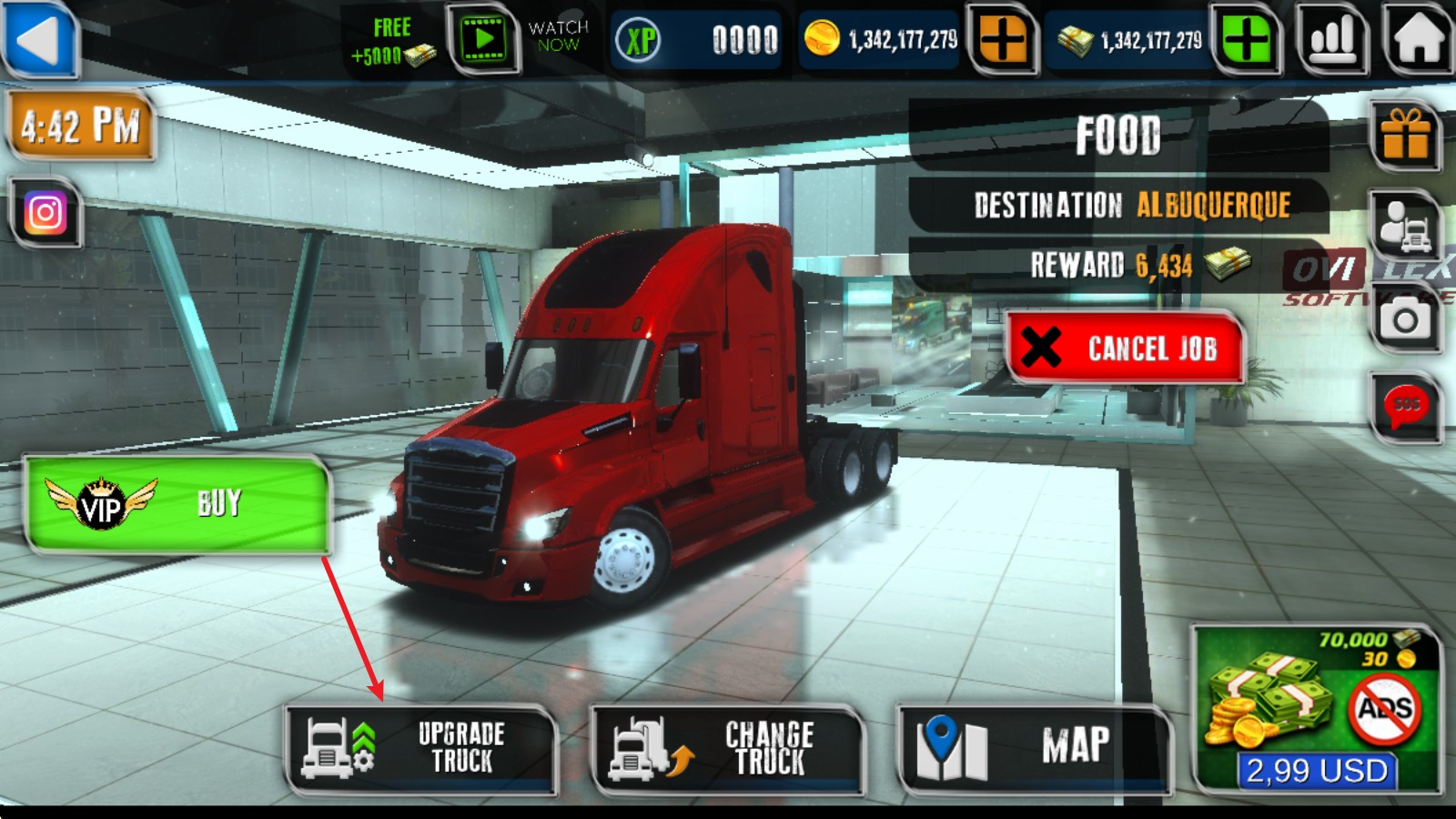Viewport: 1456px width, 819px height.
Task: Open the gift box rewards
Action: click(1405, 136)
